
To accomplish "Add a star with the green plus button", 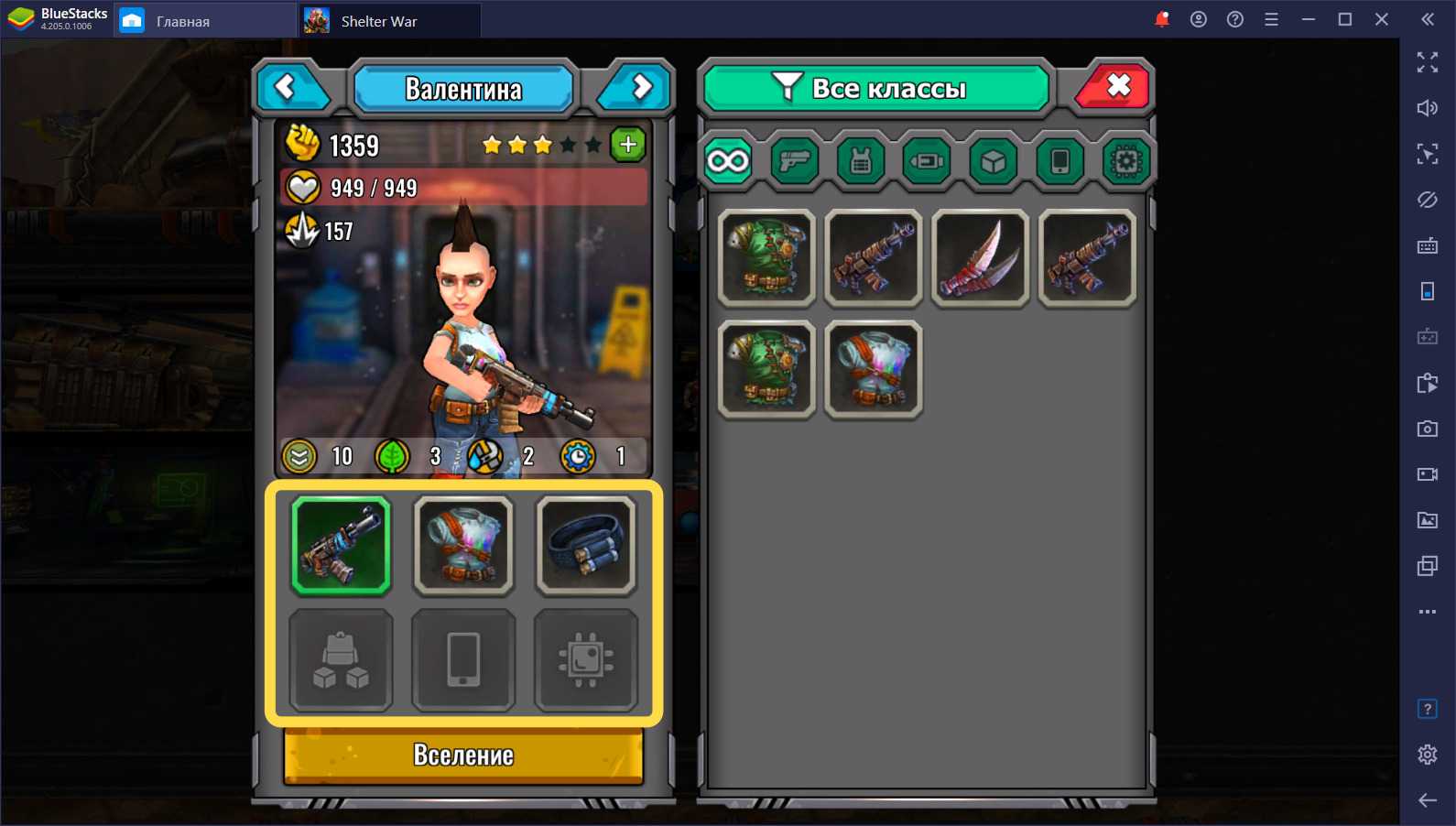I will [628, 145].
